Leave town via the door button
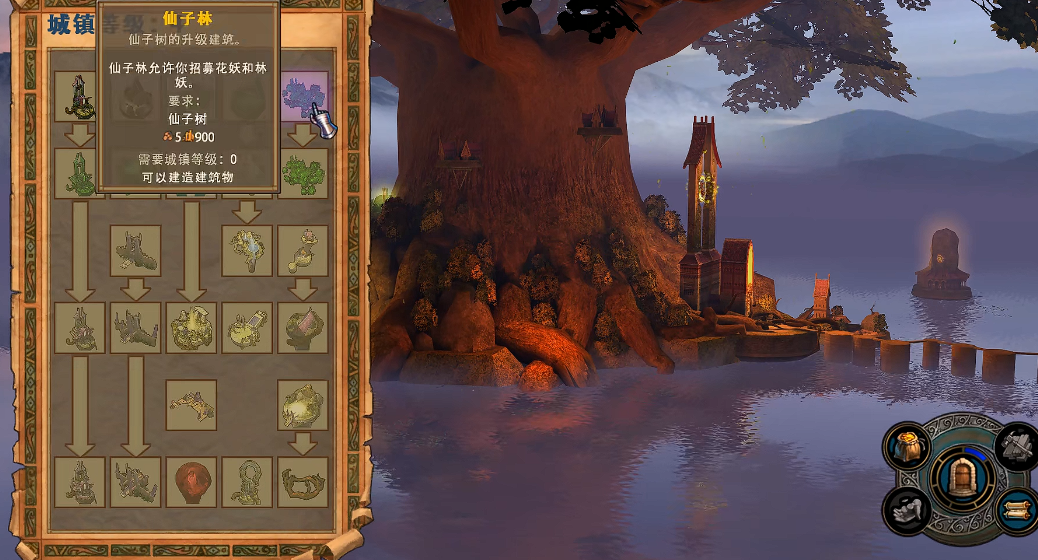The height and width of the screenshot is (560, 1038). [962, 478]
